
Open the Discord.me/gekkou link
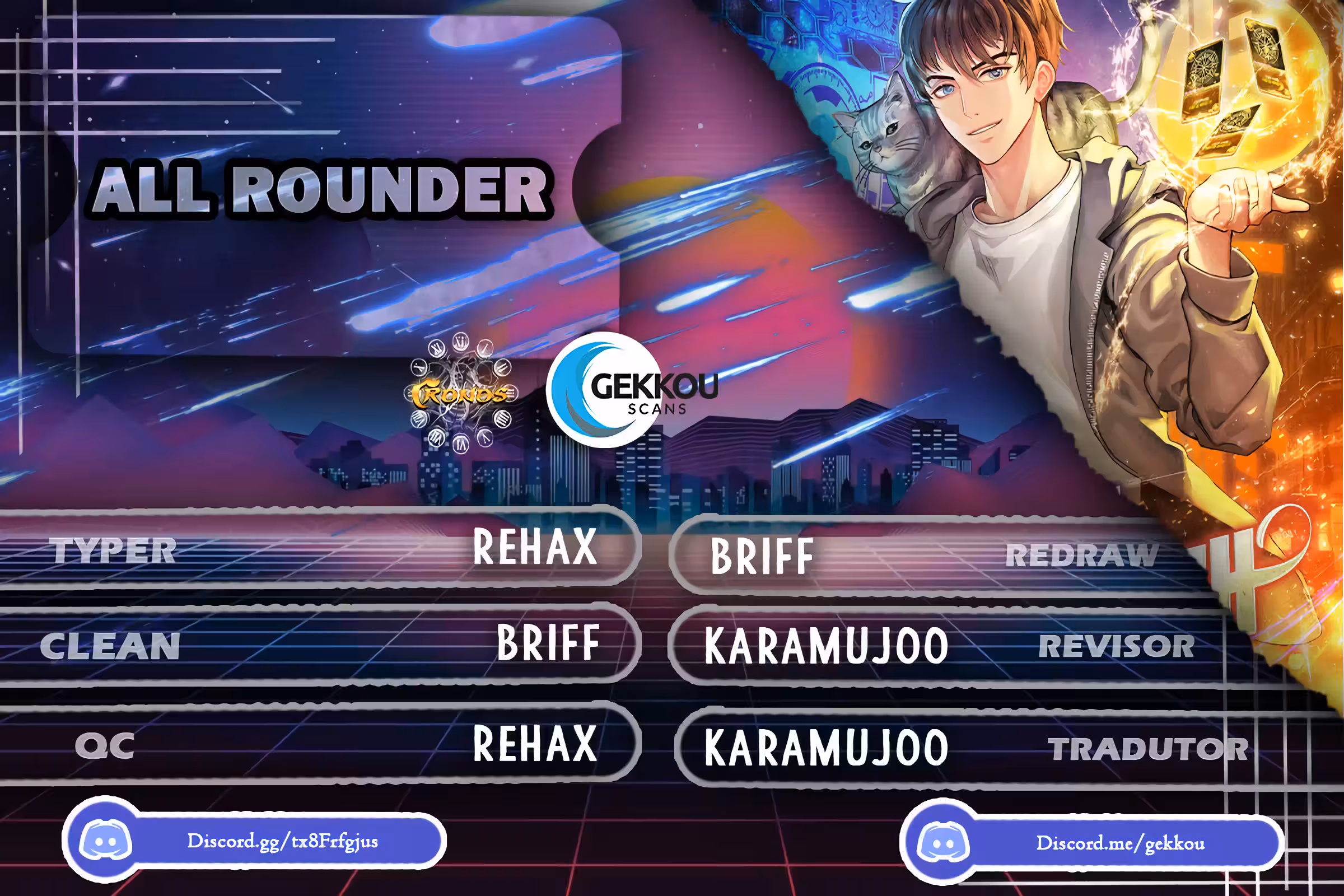(x=1119, y=843)
